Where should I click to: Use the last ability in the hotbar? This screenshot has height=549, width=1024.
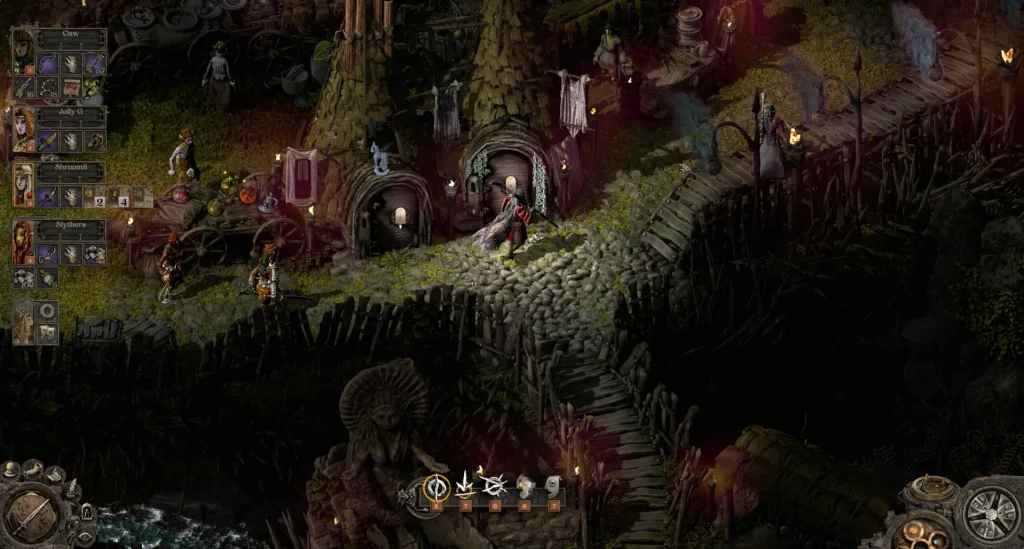(x=553, y=487)
